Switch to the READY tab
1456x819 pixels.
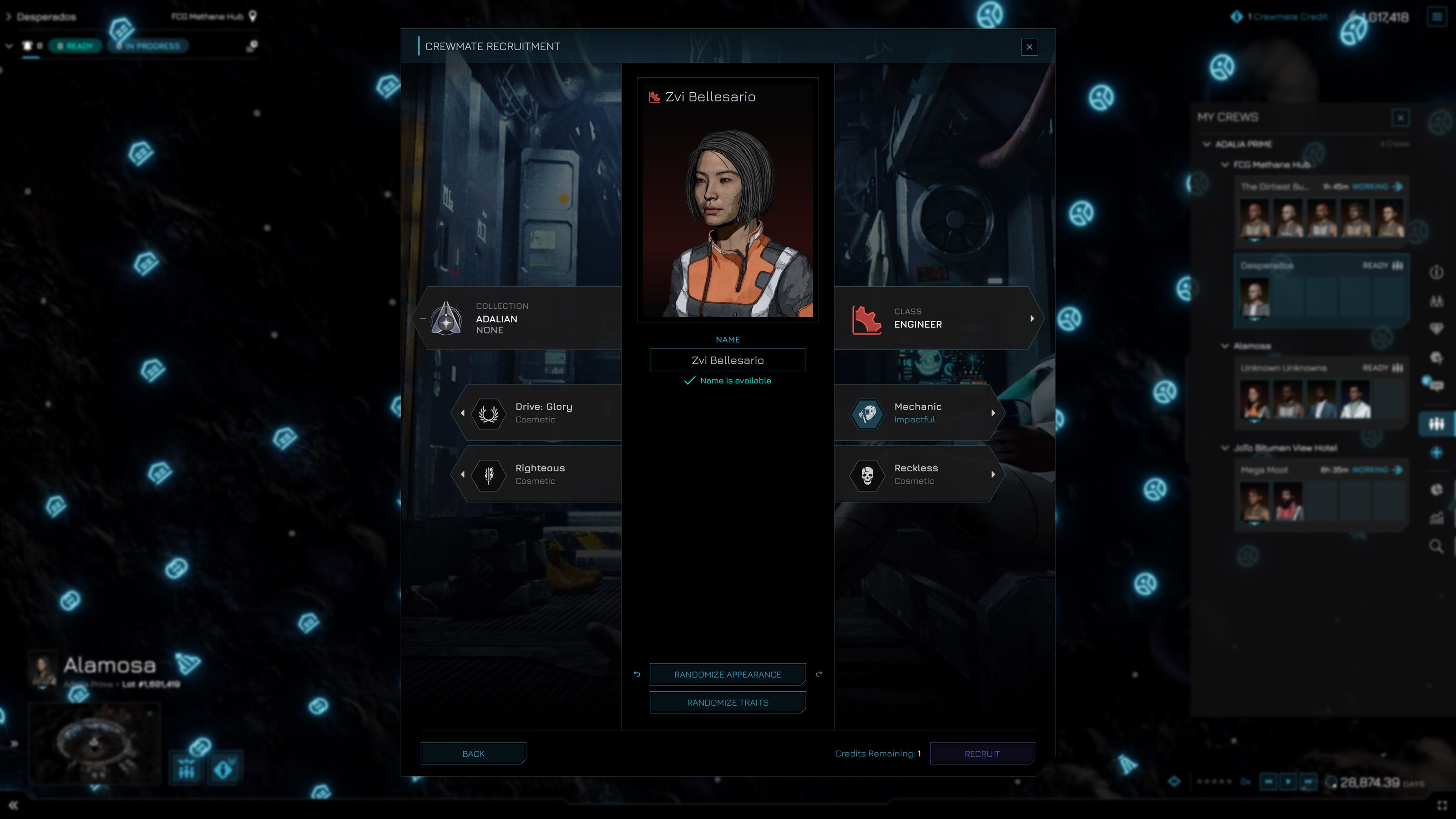[75, 46]
